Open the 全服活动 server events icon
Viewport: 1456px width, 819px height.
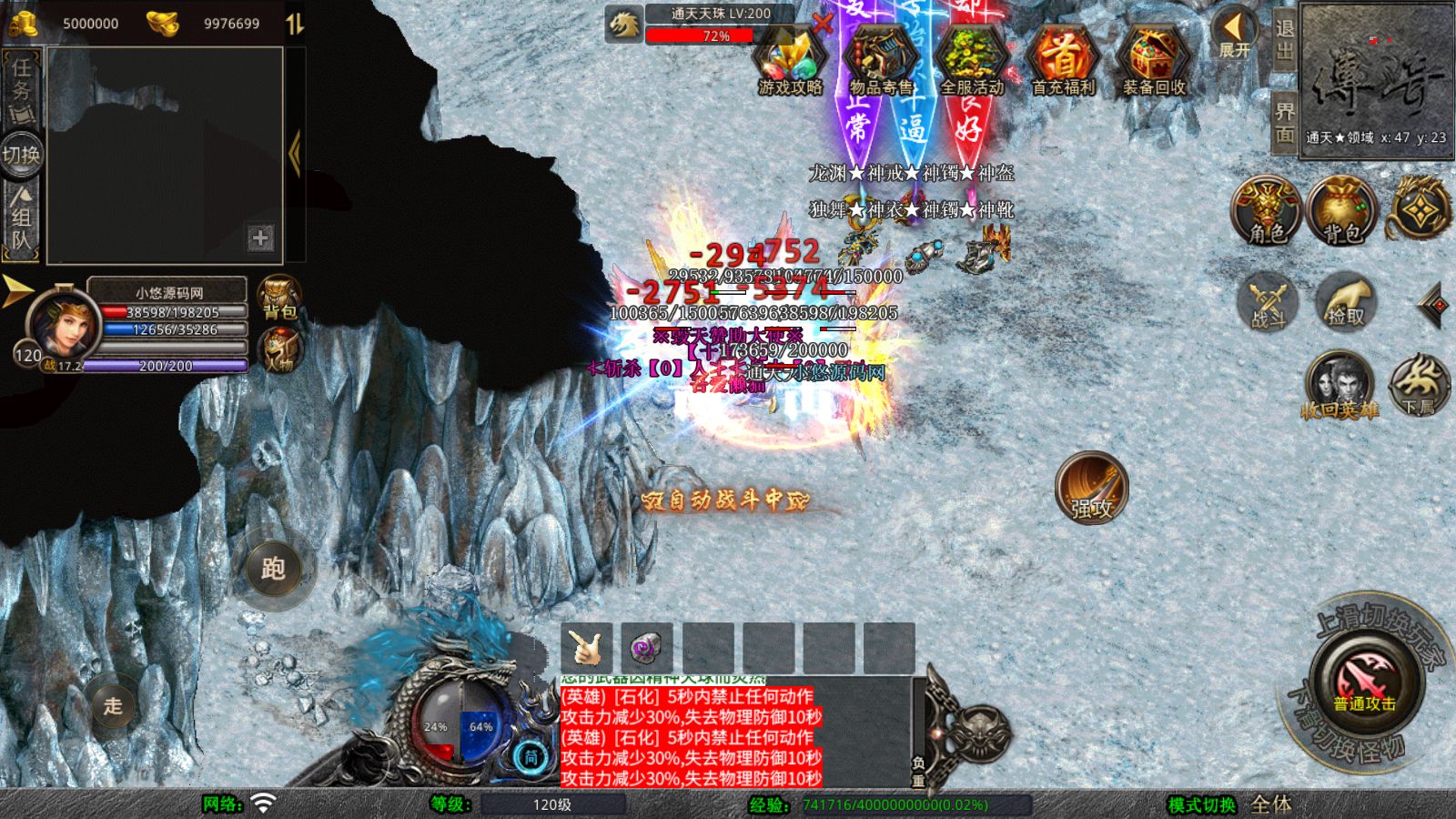(x=972, y=62)
